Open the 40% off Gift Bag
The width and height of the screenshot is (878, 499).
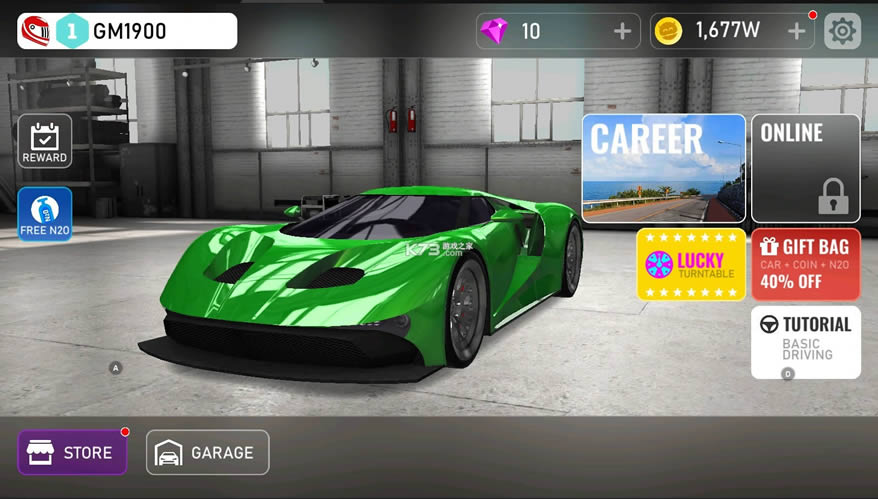click(x=805, y=264)
